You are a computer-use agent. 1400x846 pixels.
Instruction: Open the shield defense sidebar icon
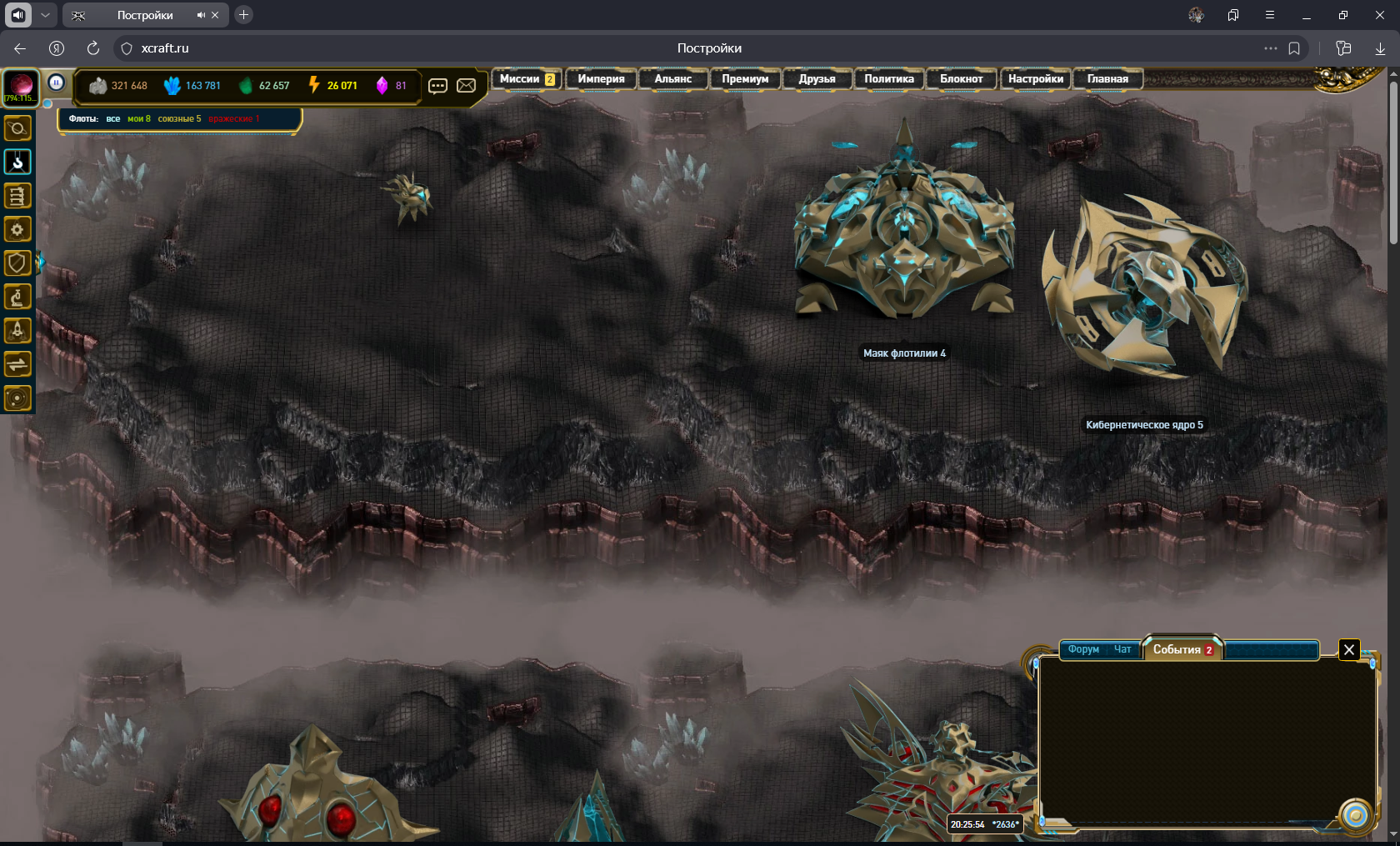(17, 263)
